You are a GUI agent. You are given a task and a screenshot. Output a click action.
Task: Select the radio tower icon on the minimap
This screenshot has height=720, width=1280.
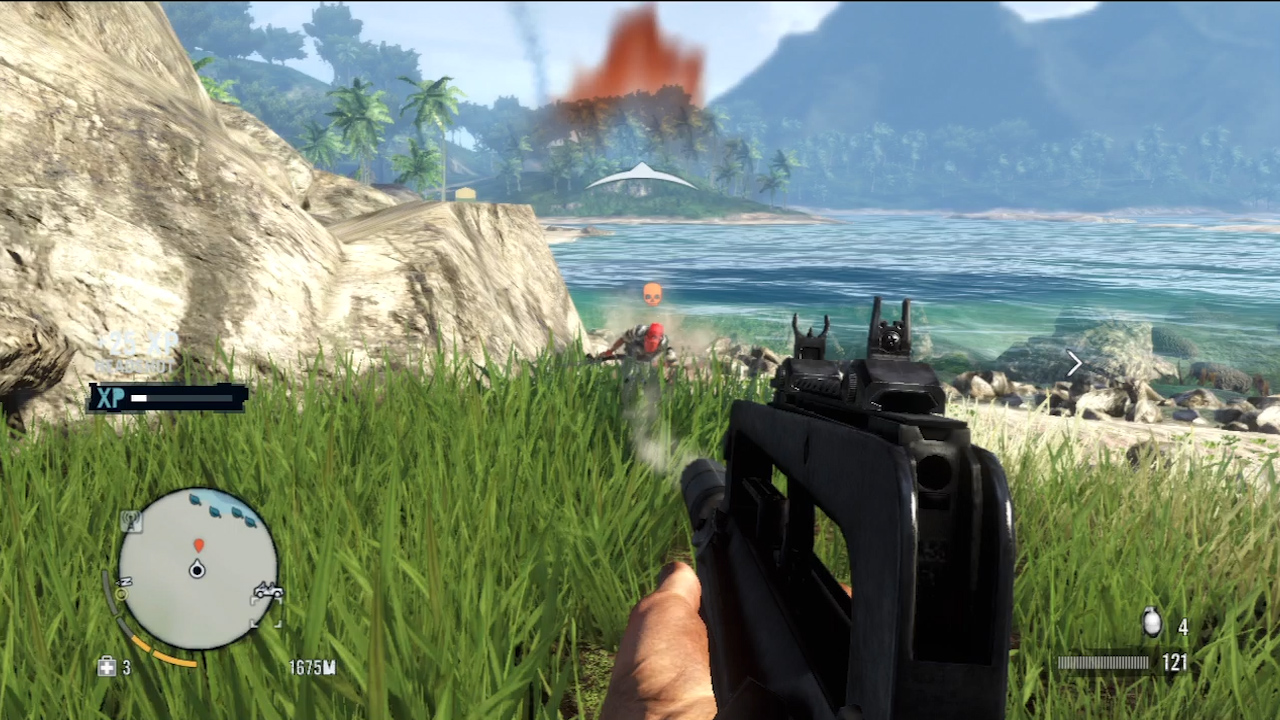[x=130, y=520]
